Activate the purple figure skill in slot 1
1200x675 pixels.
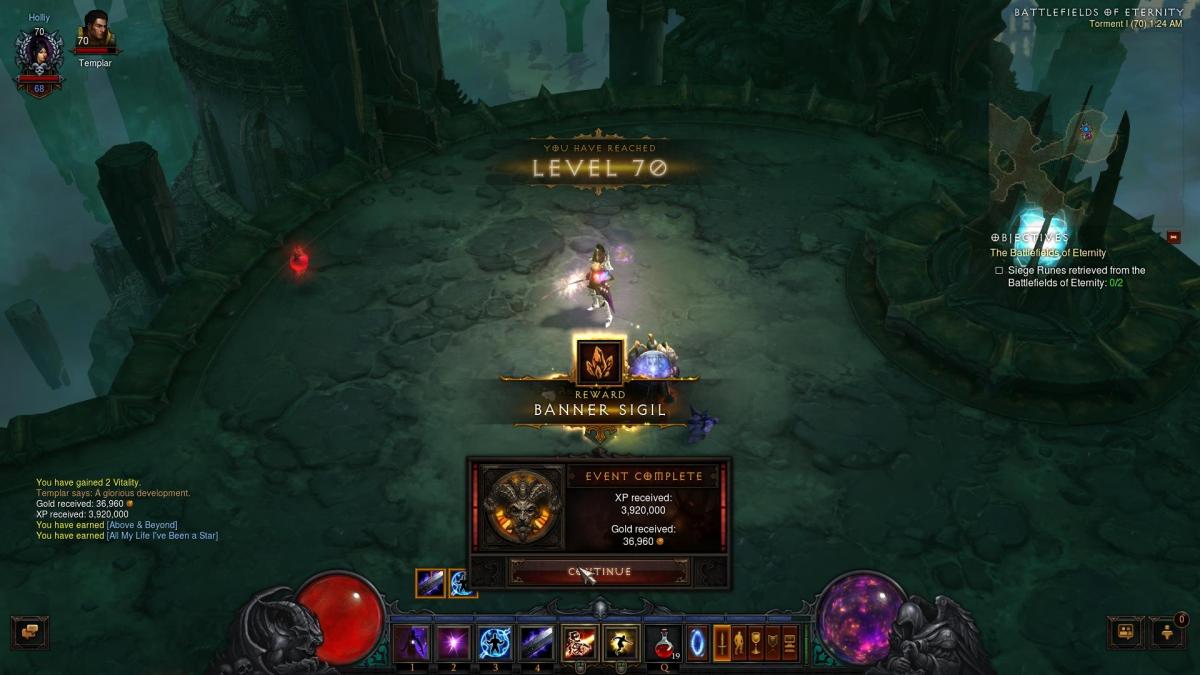pos(410,642)
